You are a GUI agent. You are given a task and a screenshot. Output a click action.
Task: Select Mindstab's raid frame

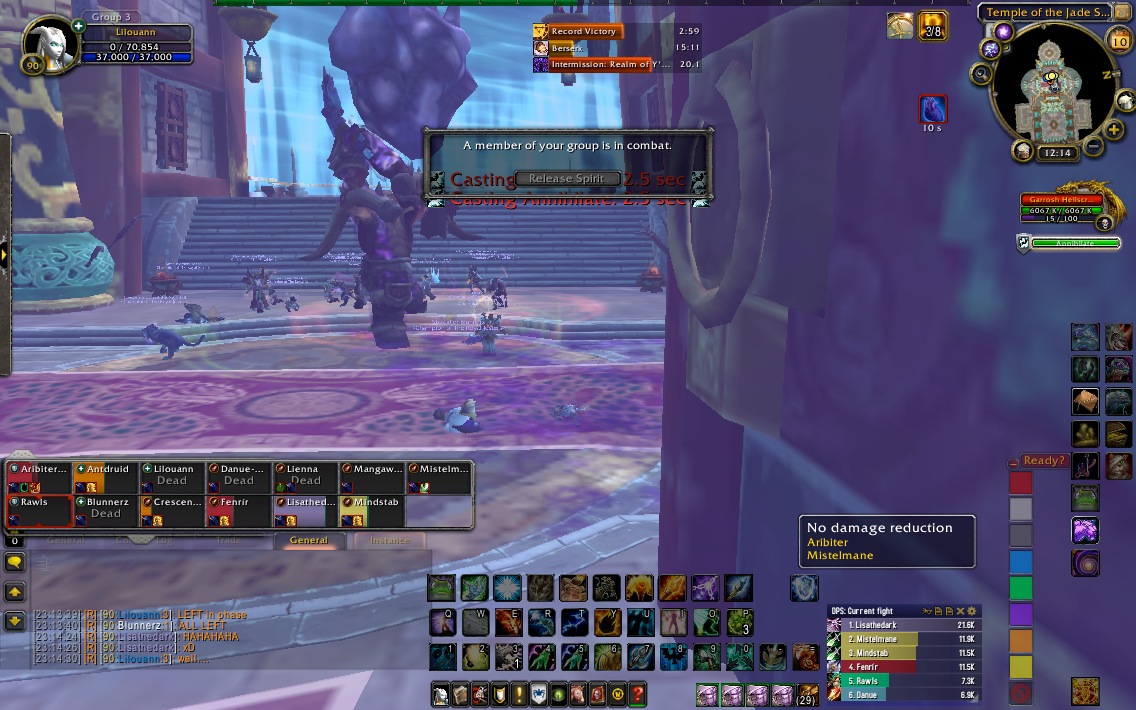[372, 509]
